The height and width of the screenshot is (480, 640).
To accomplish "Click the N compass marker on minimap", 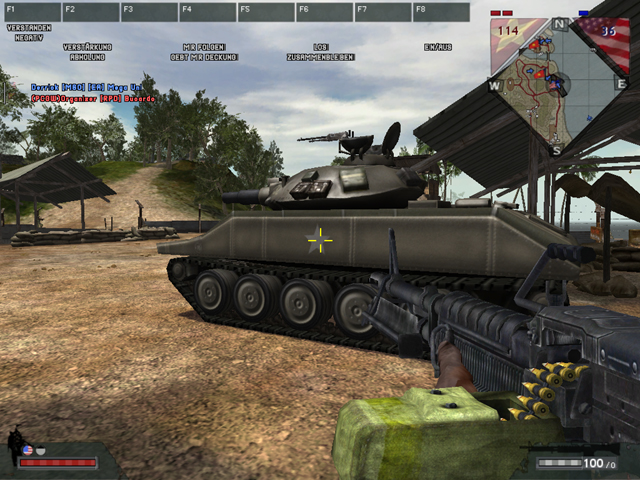I will click(560, 24).
